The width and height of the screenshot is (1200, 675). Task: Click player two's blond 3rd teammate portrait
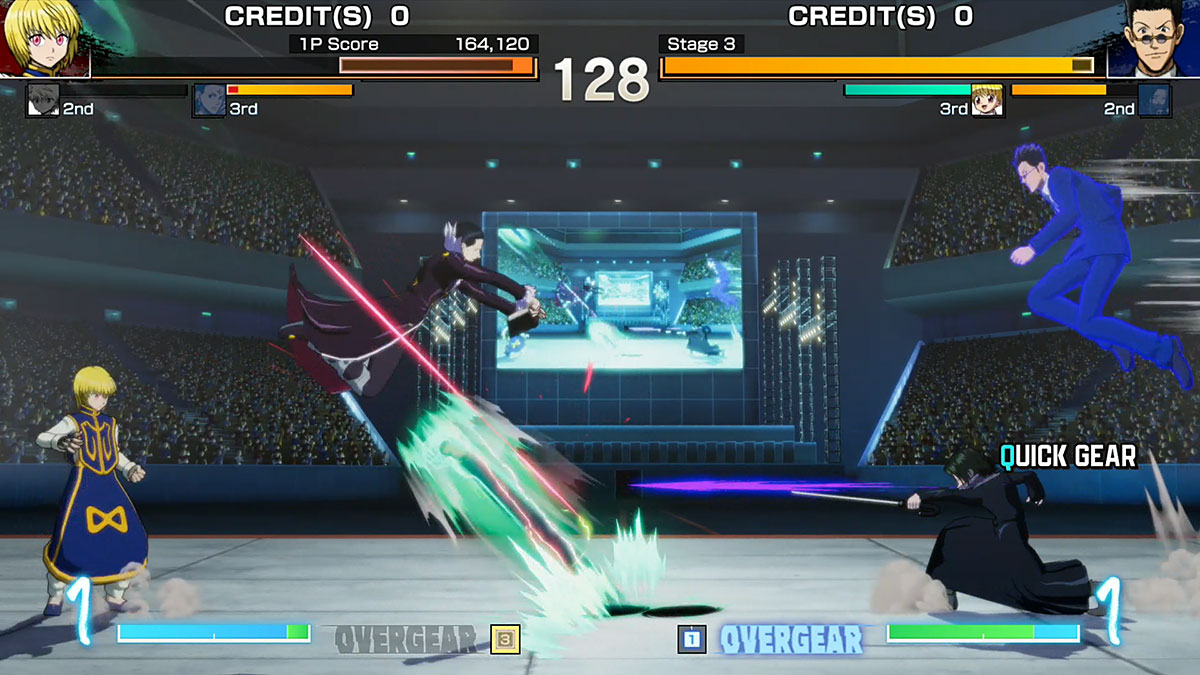pos(987,100)
